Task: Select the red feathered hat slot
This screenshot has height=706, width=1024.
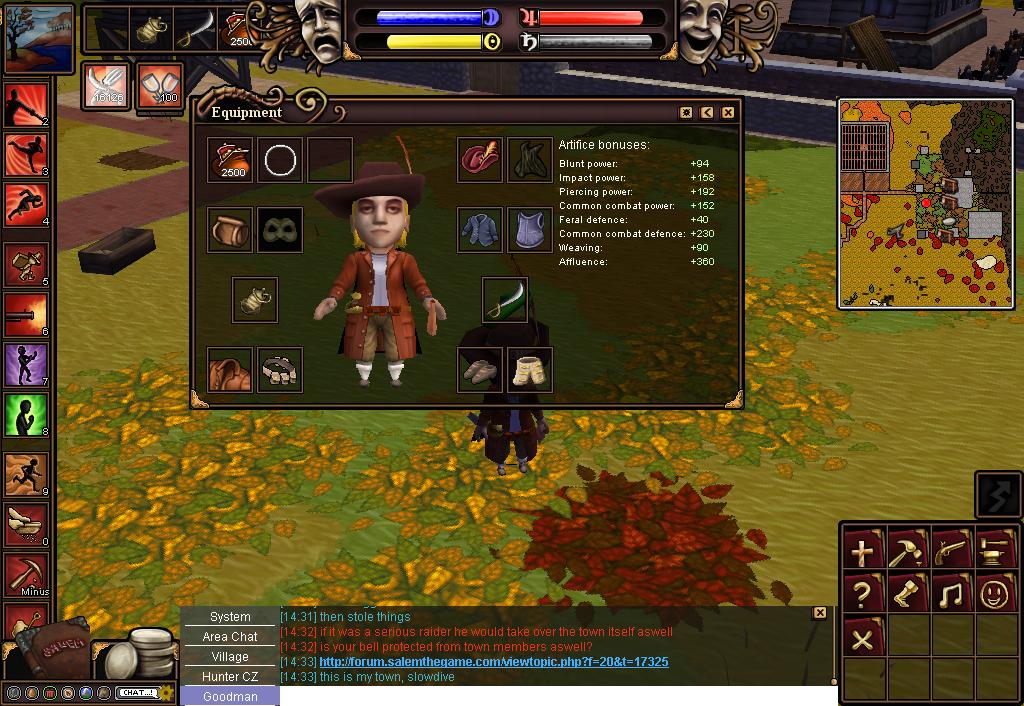Action: (480, 160)
